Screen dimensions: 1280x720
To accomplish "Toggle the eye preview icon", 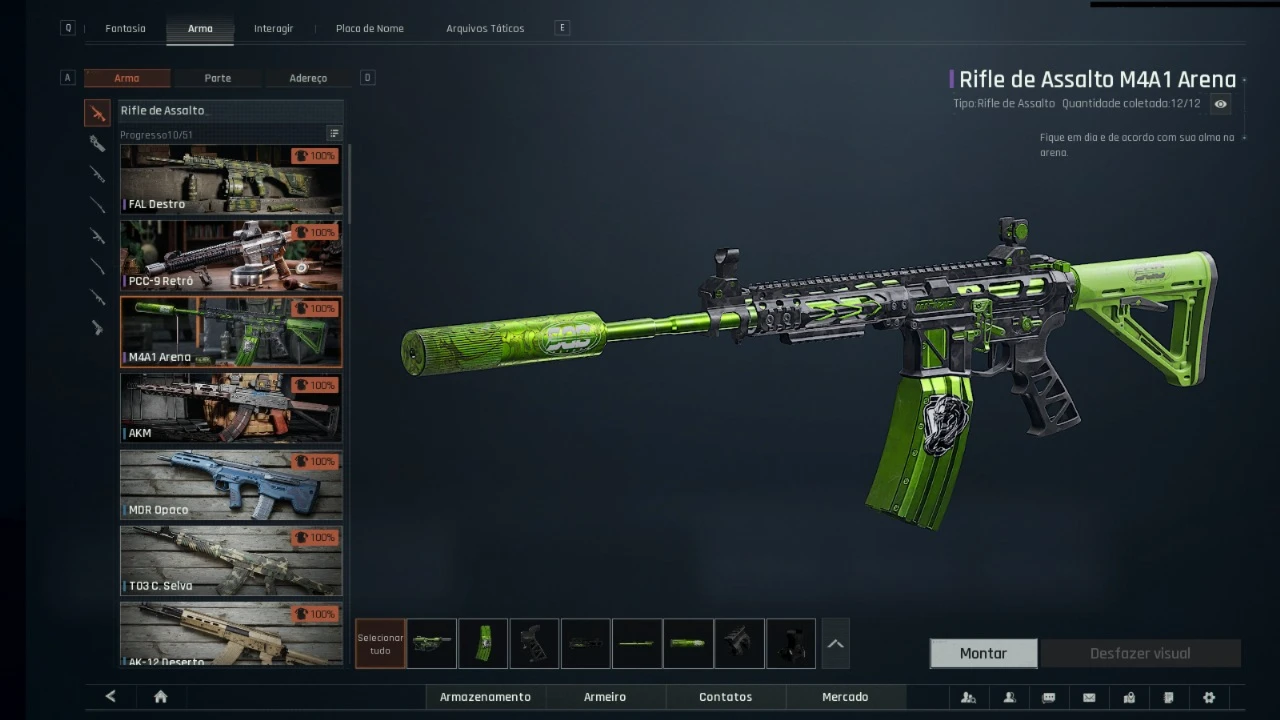I will [x=1220, y=104].
